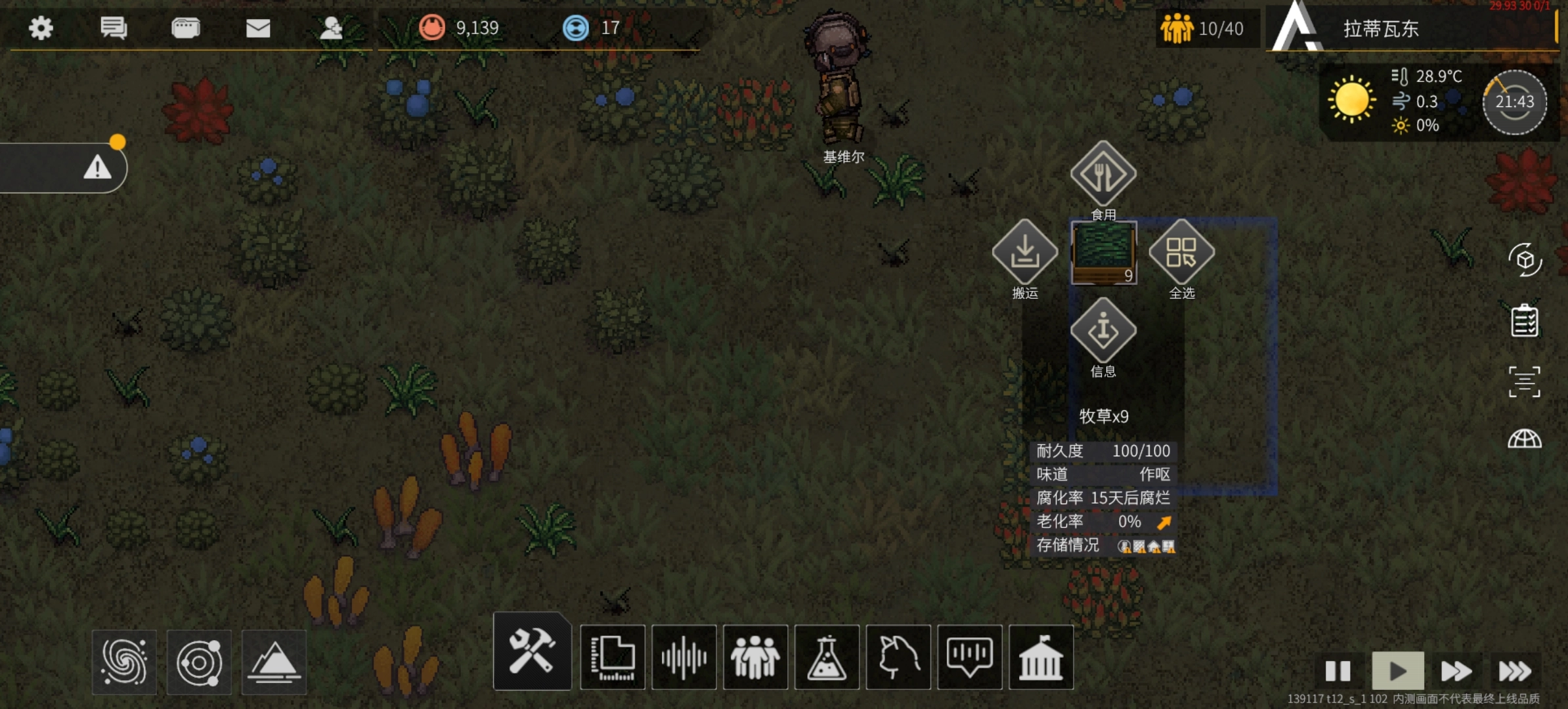Open the flask research menu
This screenshot has width=1568, height=709.
(x=827, y=657)
